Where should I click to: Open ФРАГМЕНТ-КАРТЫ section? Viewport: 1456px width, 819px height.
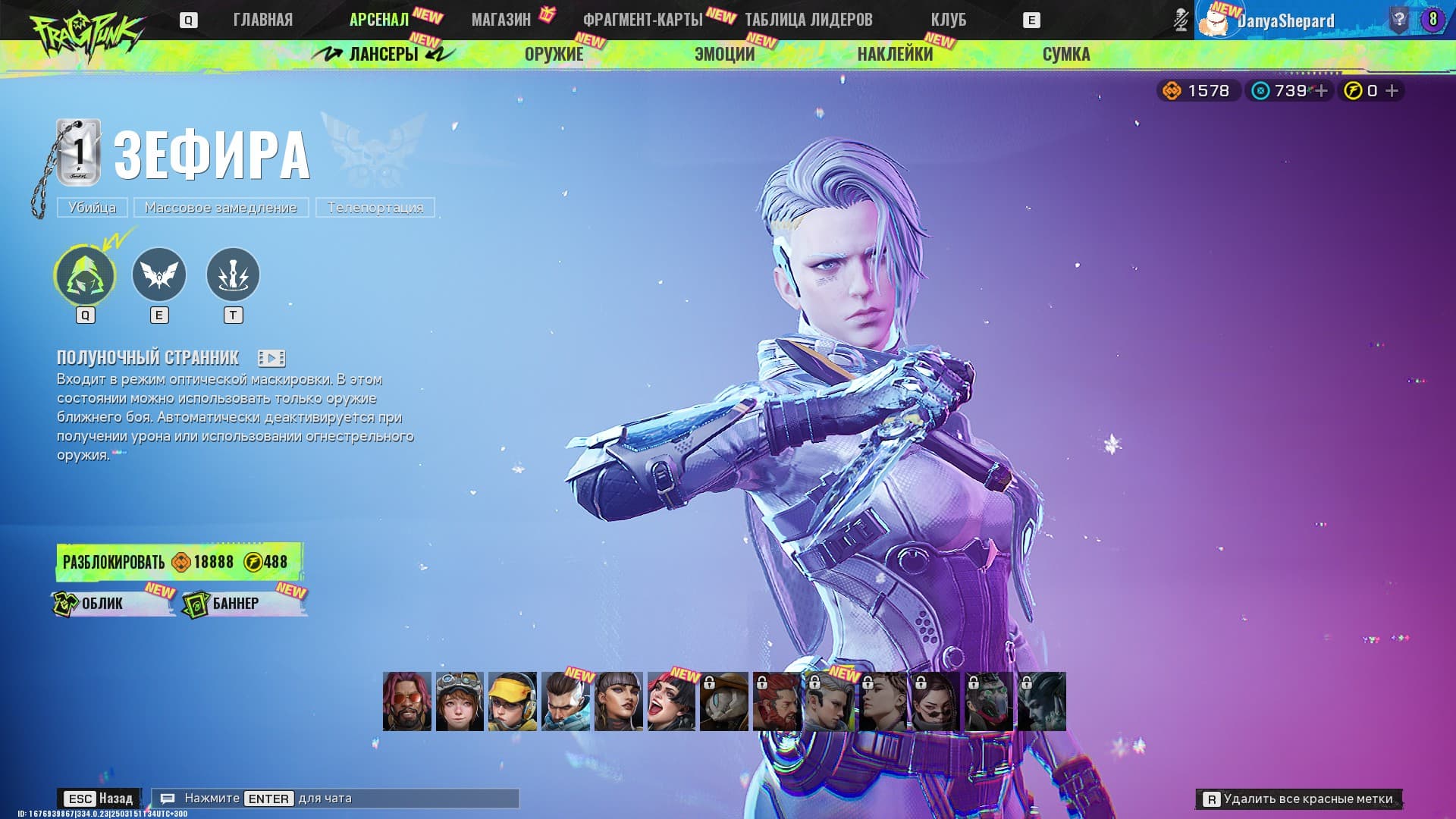642,20
